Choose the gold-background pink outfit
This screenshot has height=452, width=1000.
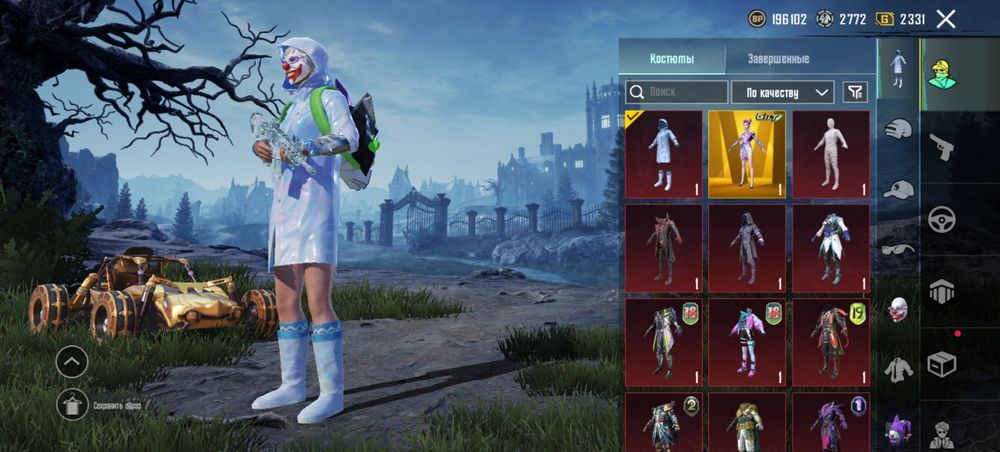(x=747, y=154)
